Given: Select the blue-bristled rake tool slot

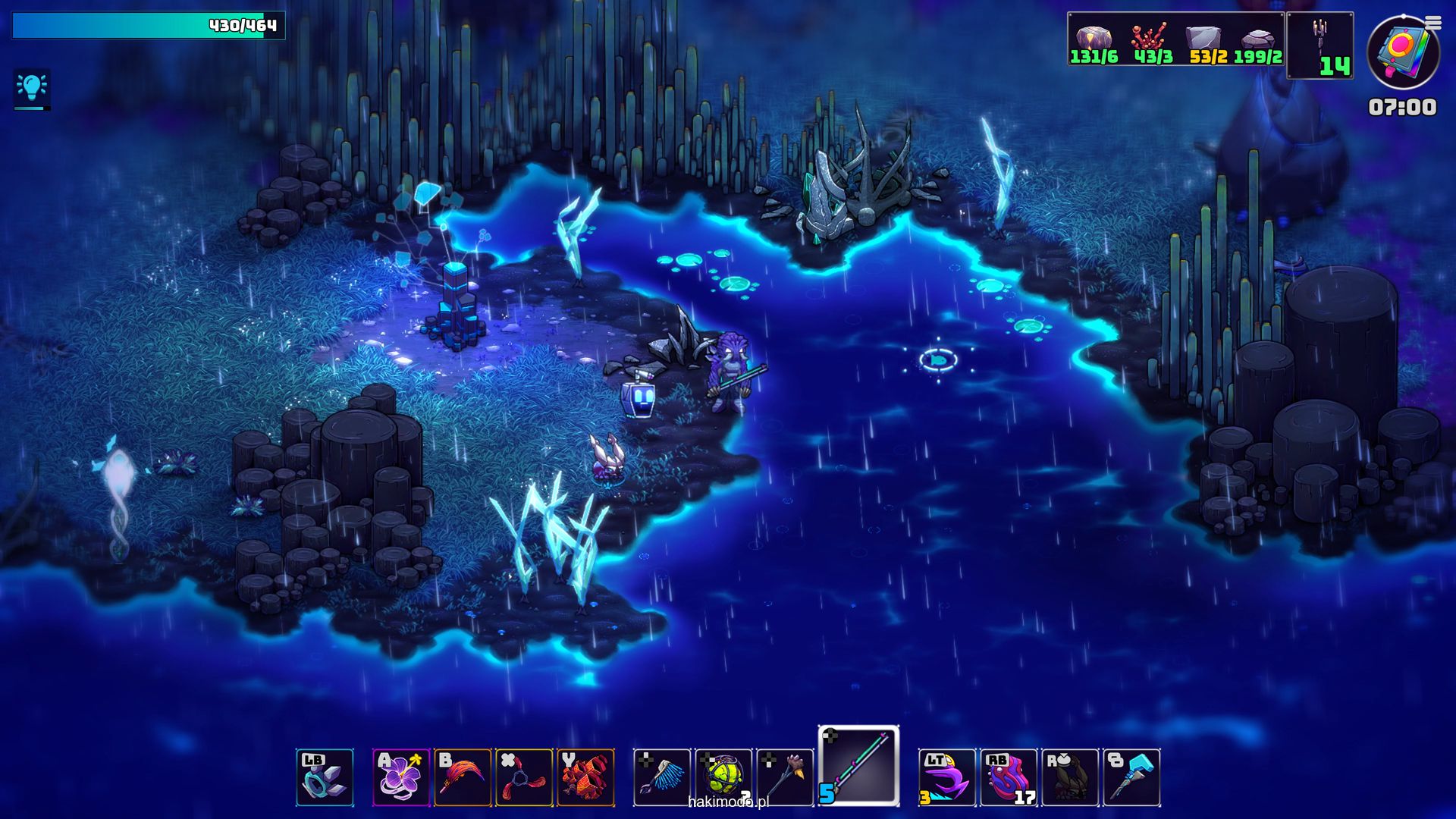Looking at the screenshot, I should tap(662, 777).
